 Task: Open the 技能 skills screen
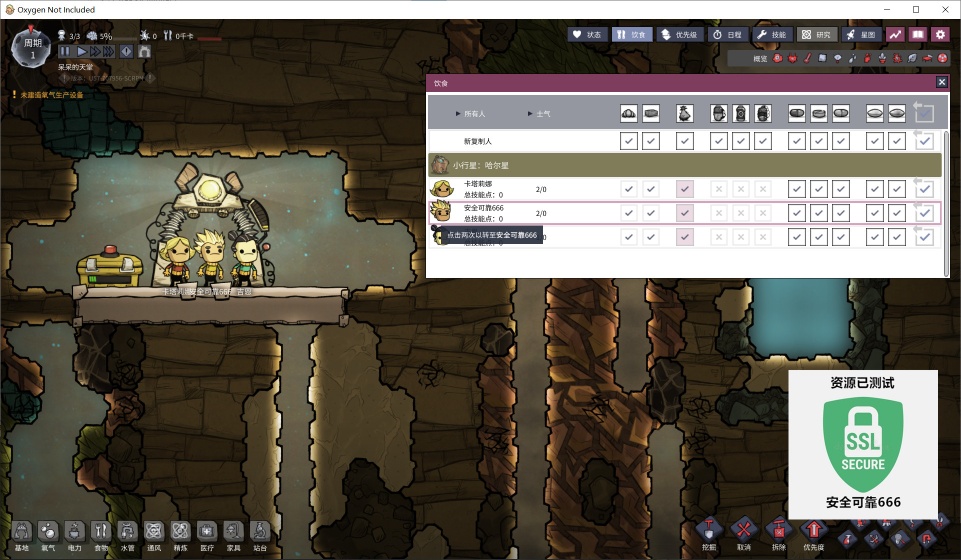[771, 34]
